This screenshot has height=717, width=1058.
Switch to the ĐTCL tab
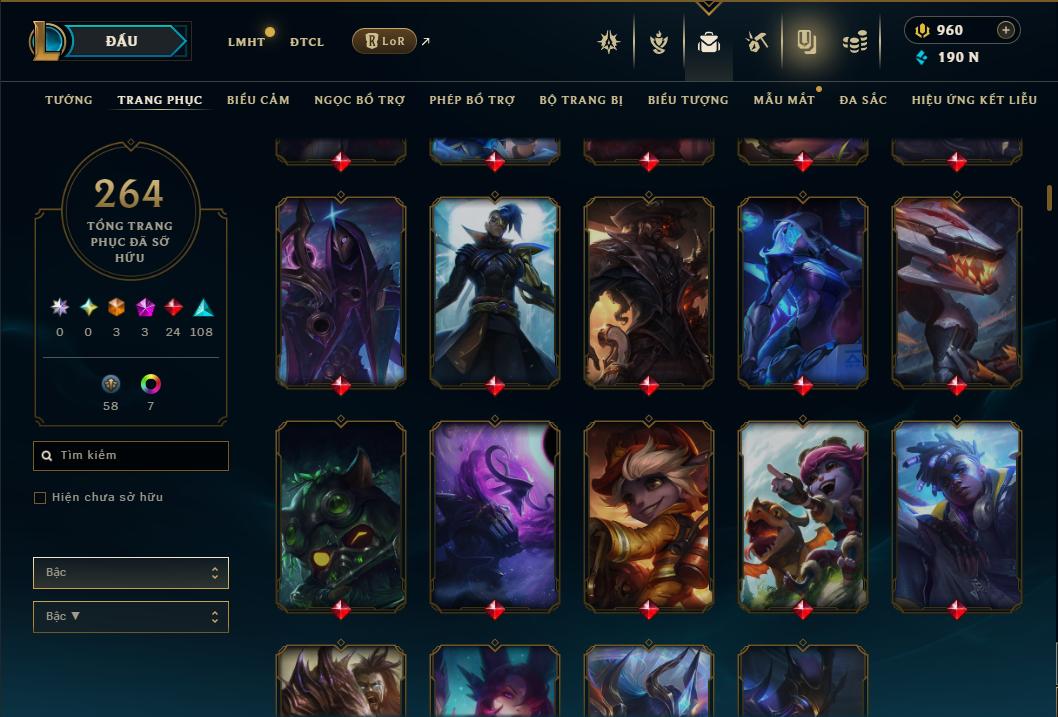click(307, 42)
